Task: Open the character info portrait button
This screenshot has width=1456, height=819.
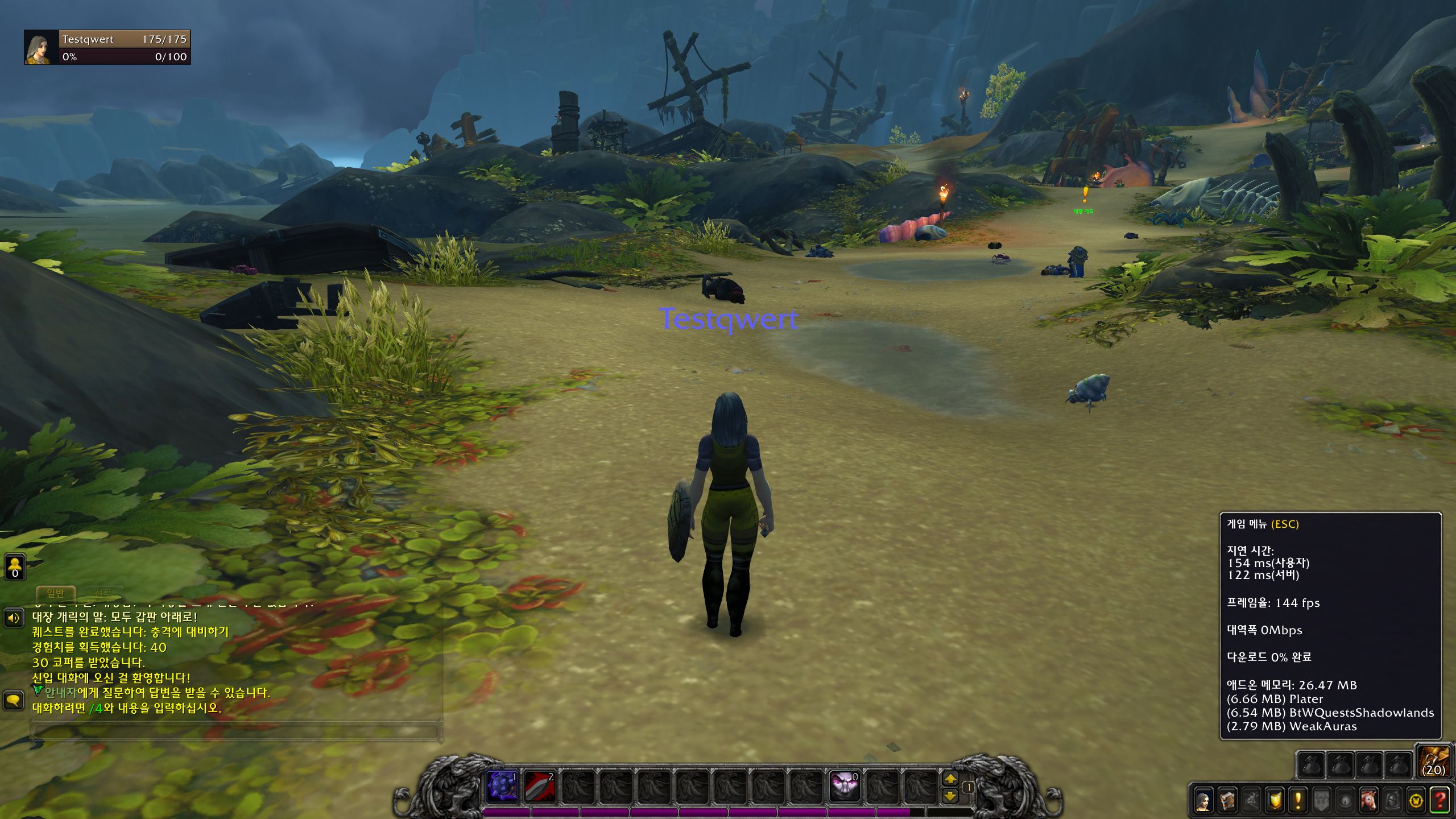Action: (x=1203, y=801)
